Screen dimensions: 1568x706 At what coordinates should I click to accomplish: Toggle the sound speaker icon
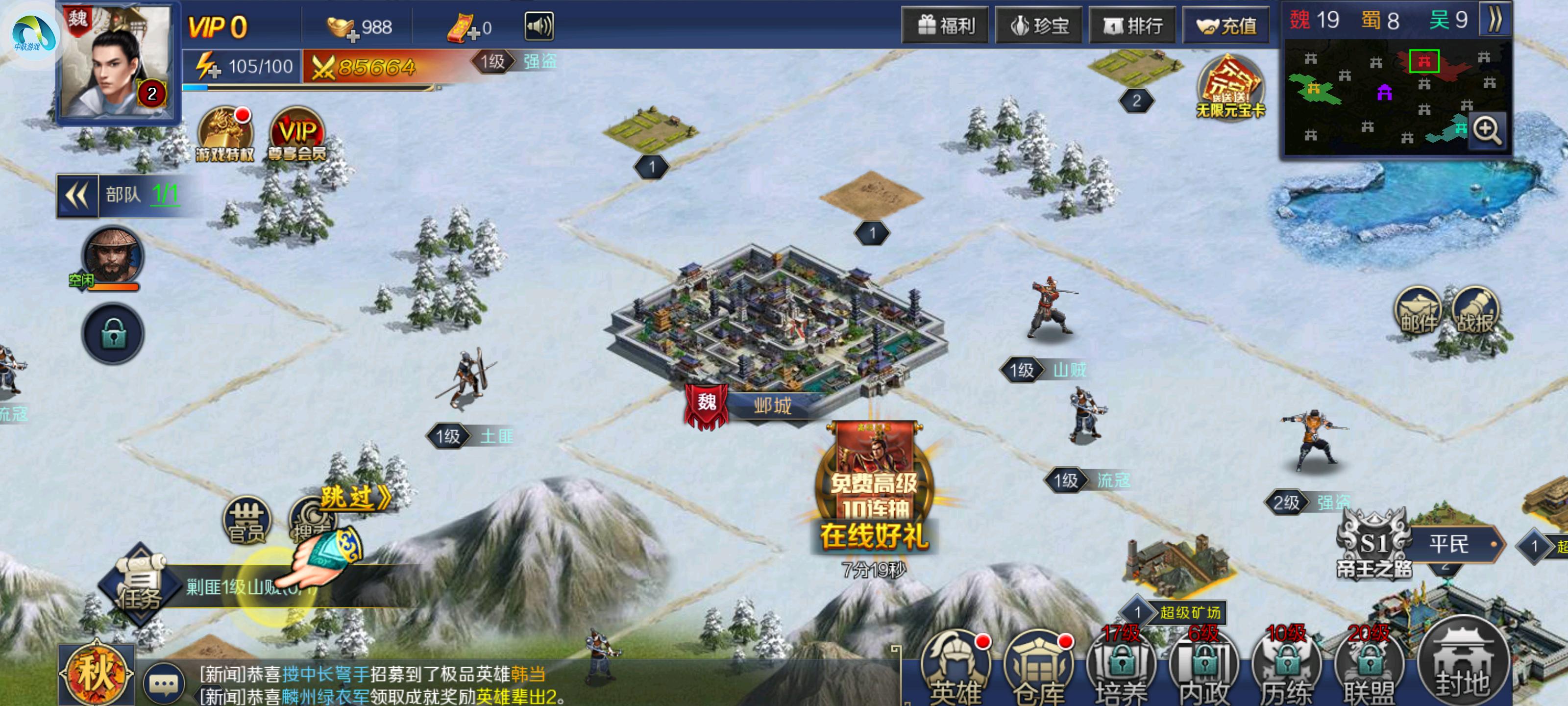pyautogui.click(x=539, y=27)
